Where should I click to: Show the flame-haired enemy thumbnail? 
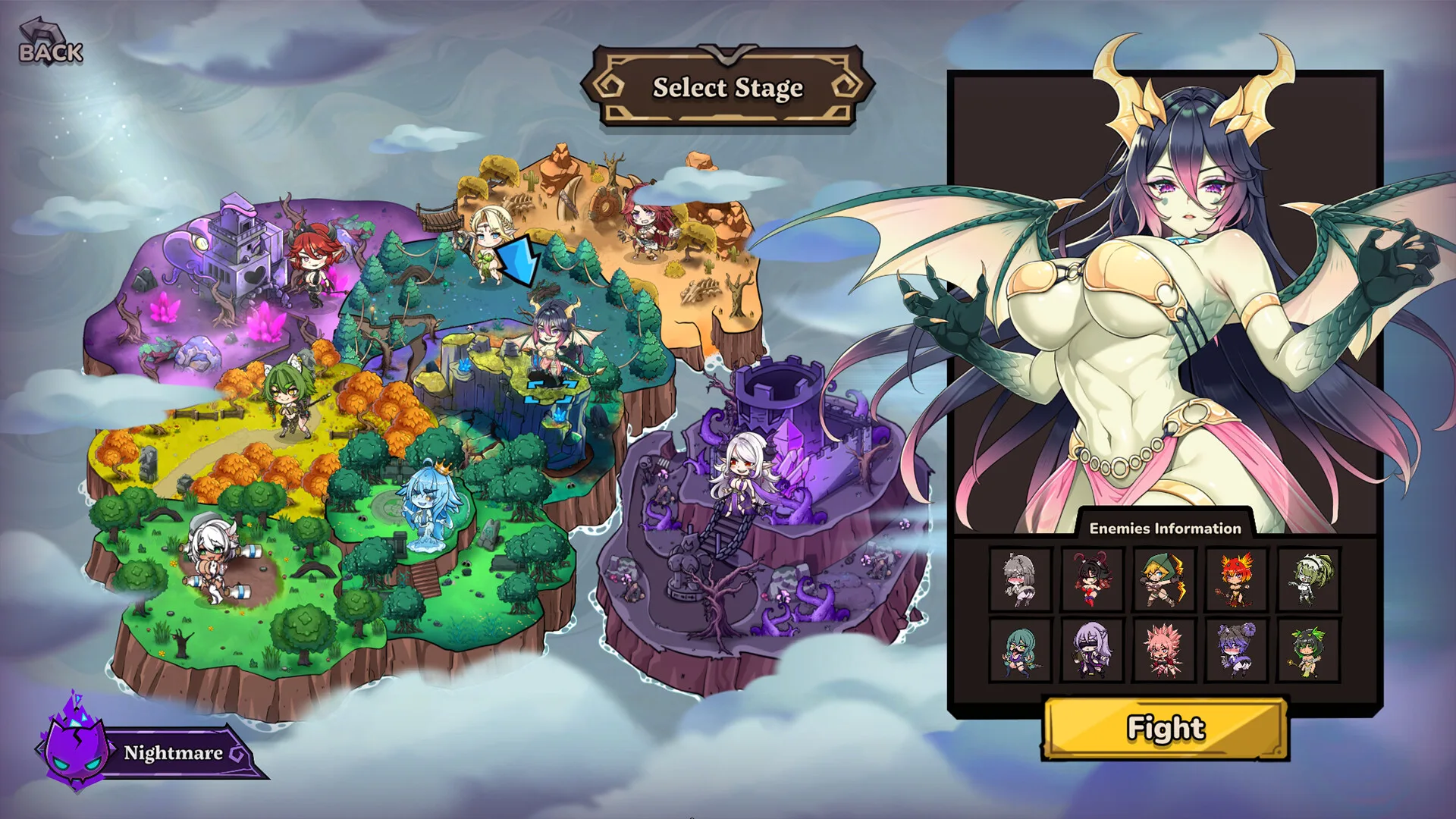tap(1236, 579)
